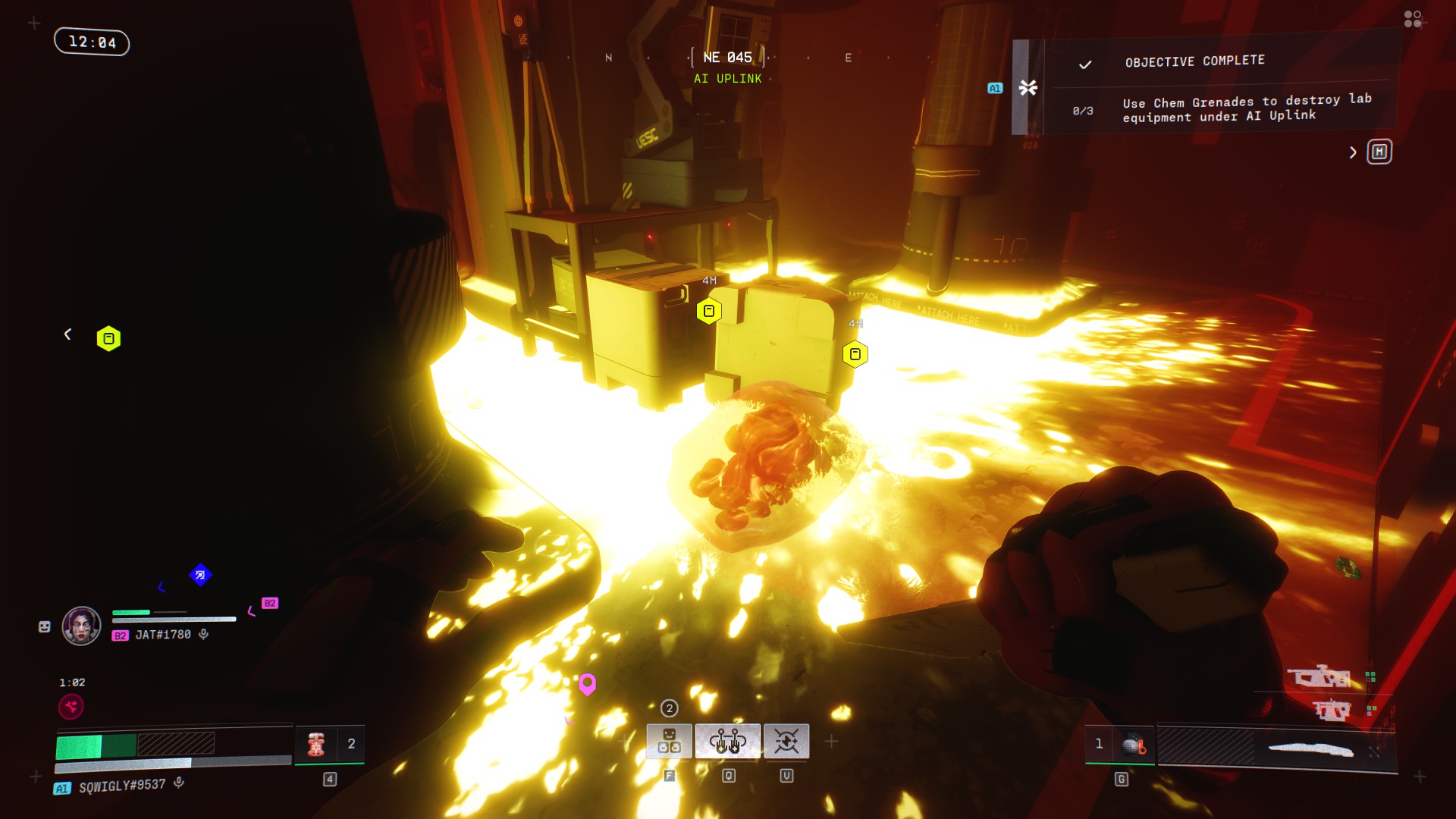This screenshot has width=1456, height=819.
Task: Toggle JAT#1780's microphone icon
Action: click(x=203, y=634)
